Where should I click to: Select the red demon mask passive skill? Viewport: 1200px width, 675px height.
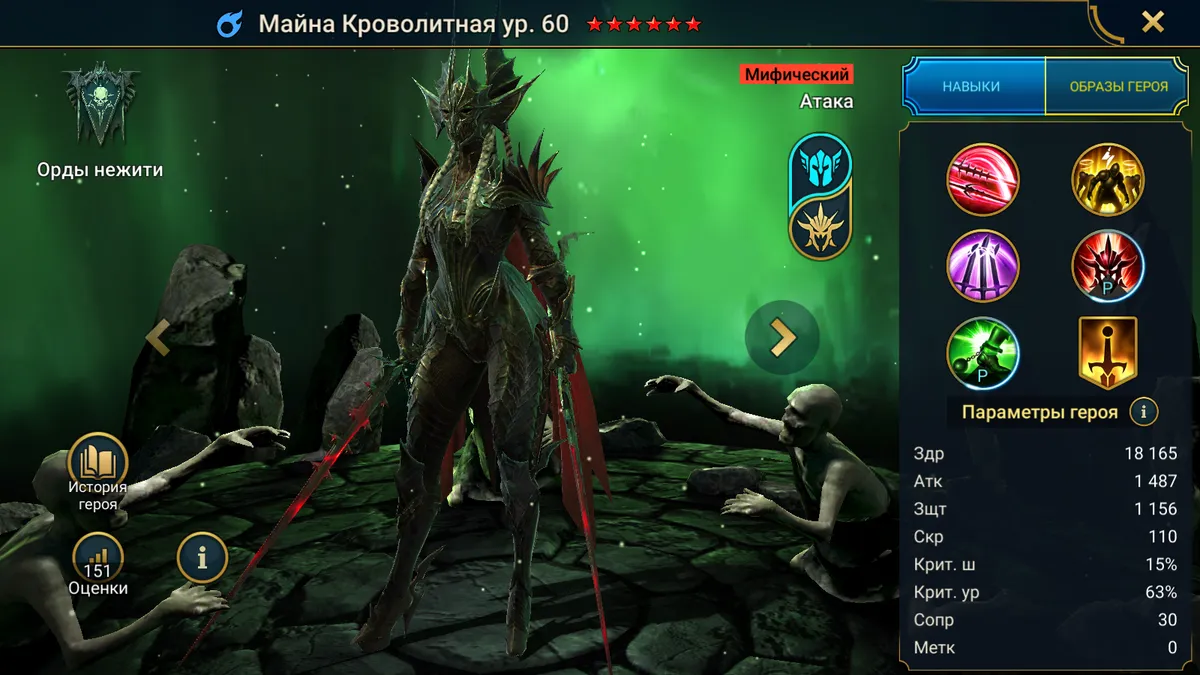point(1108,266)
